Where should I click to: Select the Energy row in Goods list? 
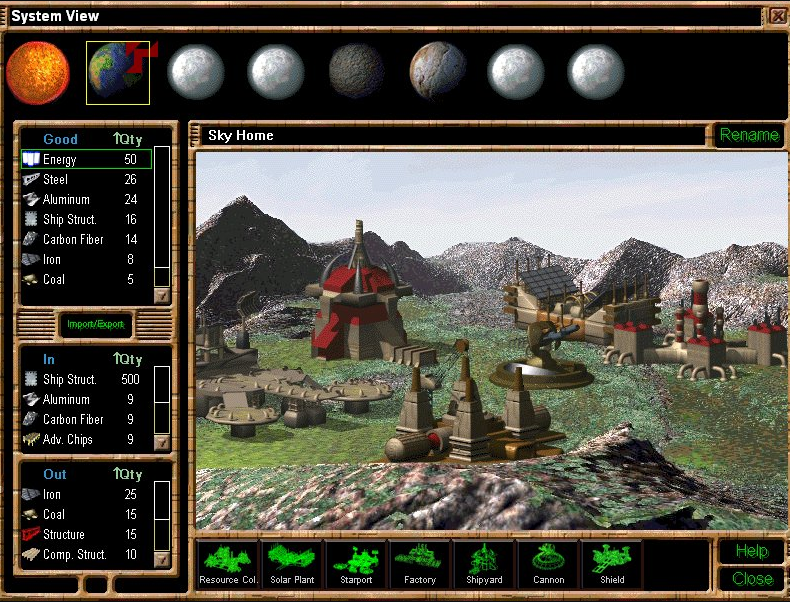click(85, 159)
